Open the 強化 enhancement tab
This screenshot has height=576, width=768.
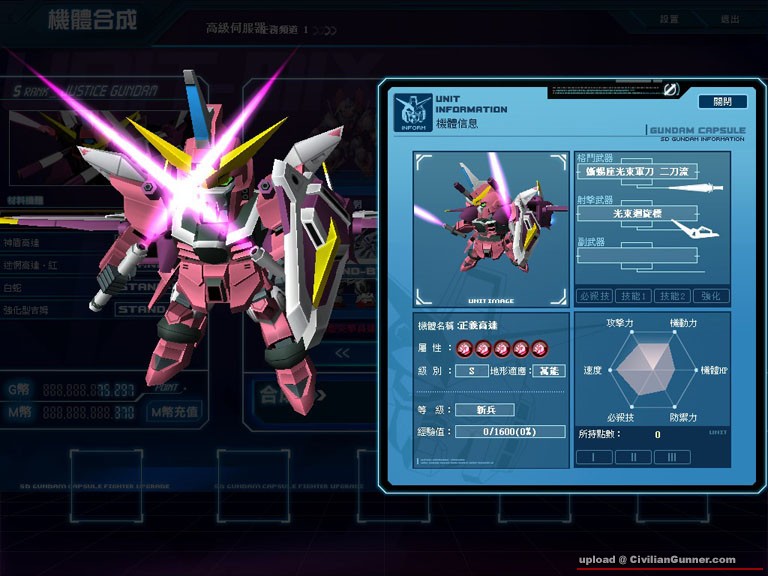pos(711,296)
